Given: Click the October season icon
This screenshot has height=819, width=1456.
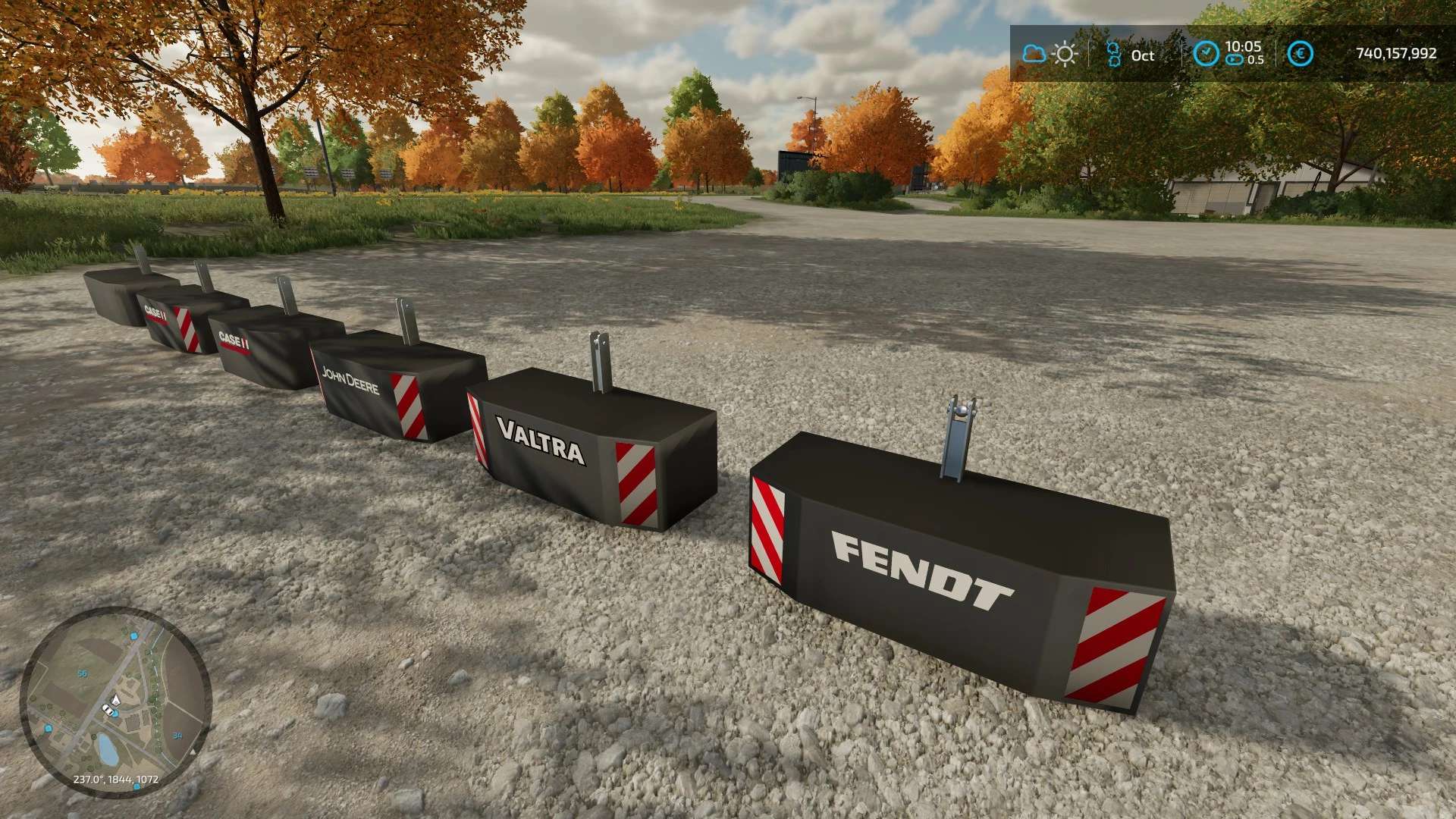Looking at the screenshot, I should [1113, 55].
